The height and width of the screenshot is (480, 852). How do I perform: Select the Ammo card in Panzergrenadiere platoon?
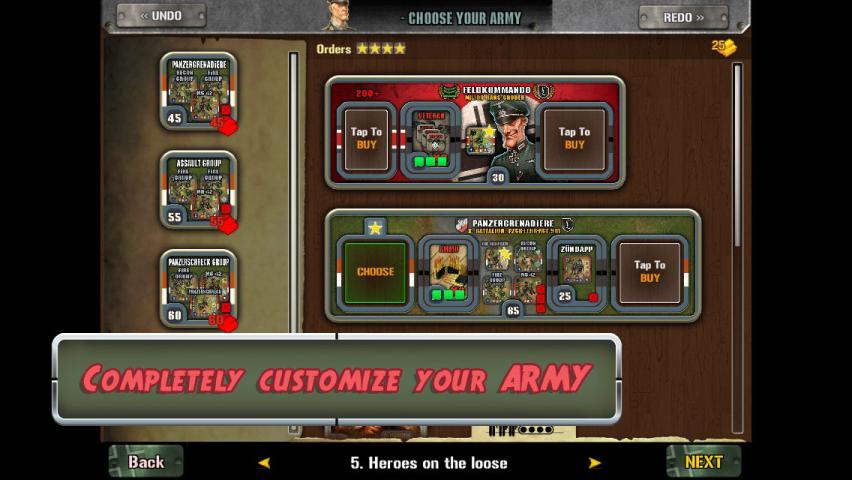(x=449, y=269)
